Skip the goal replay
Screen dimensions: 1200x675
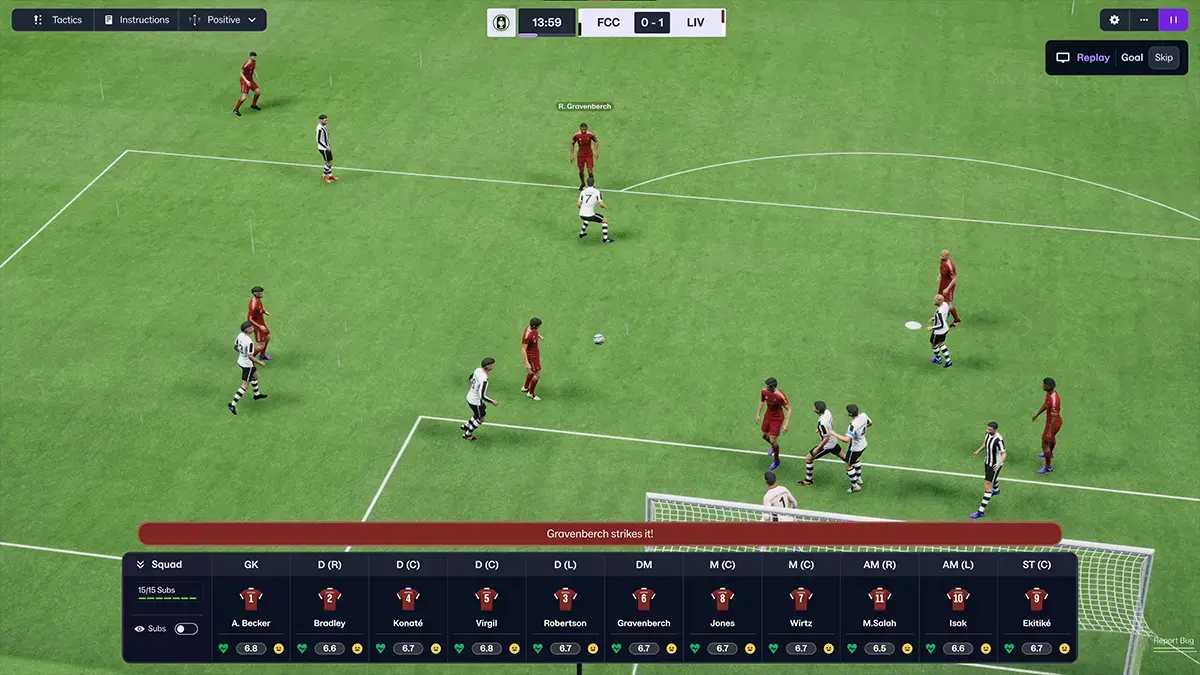click(1163, 58)
